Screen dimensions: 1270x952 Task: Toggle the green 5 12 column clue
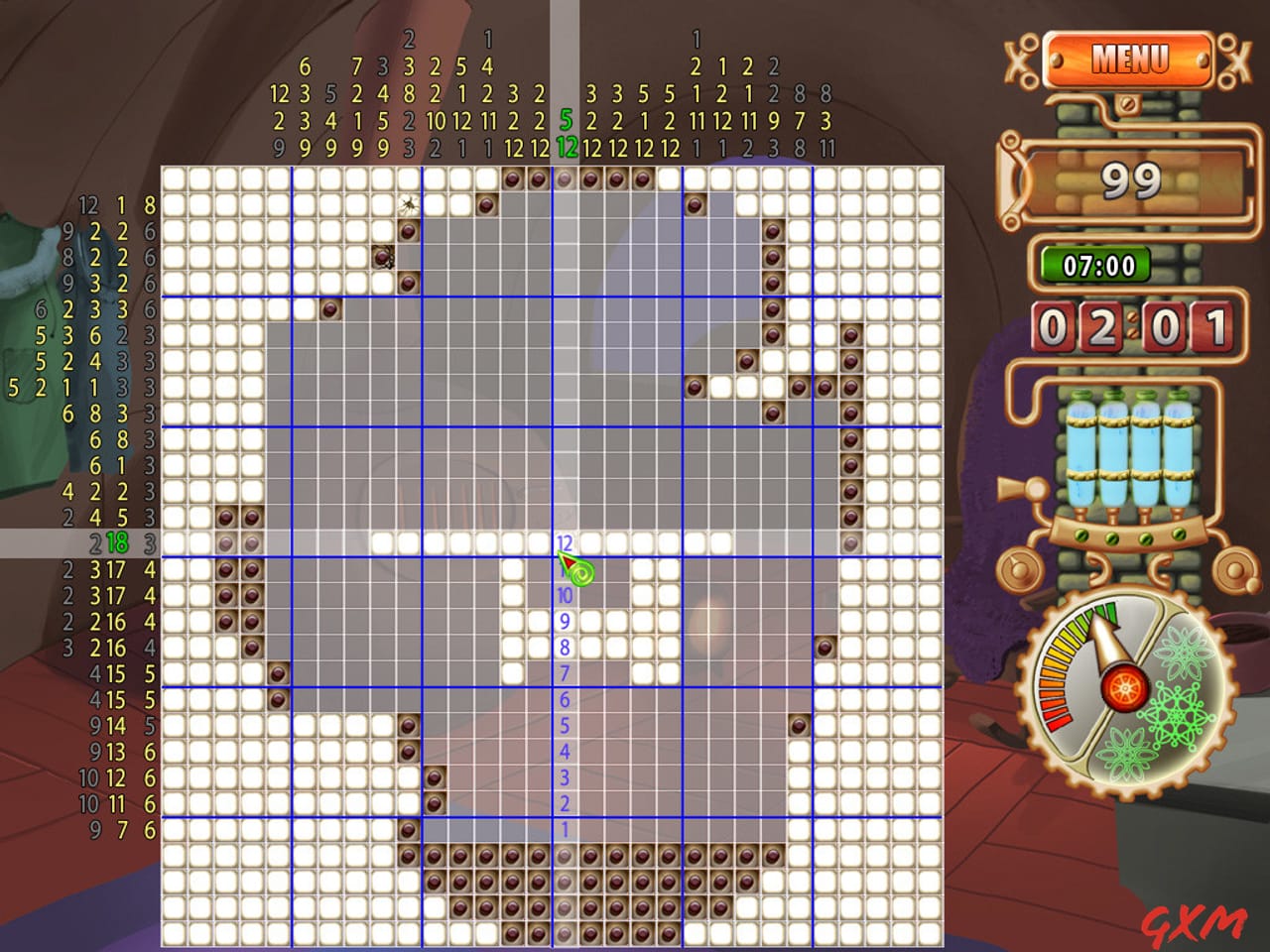coord(566,134)
